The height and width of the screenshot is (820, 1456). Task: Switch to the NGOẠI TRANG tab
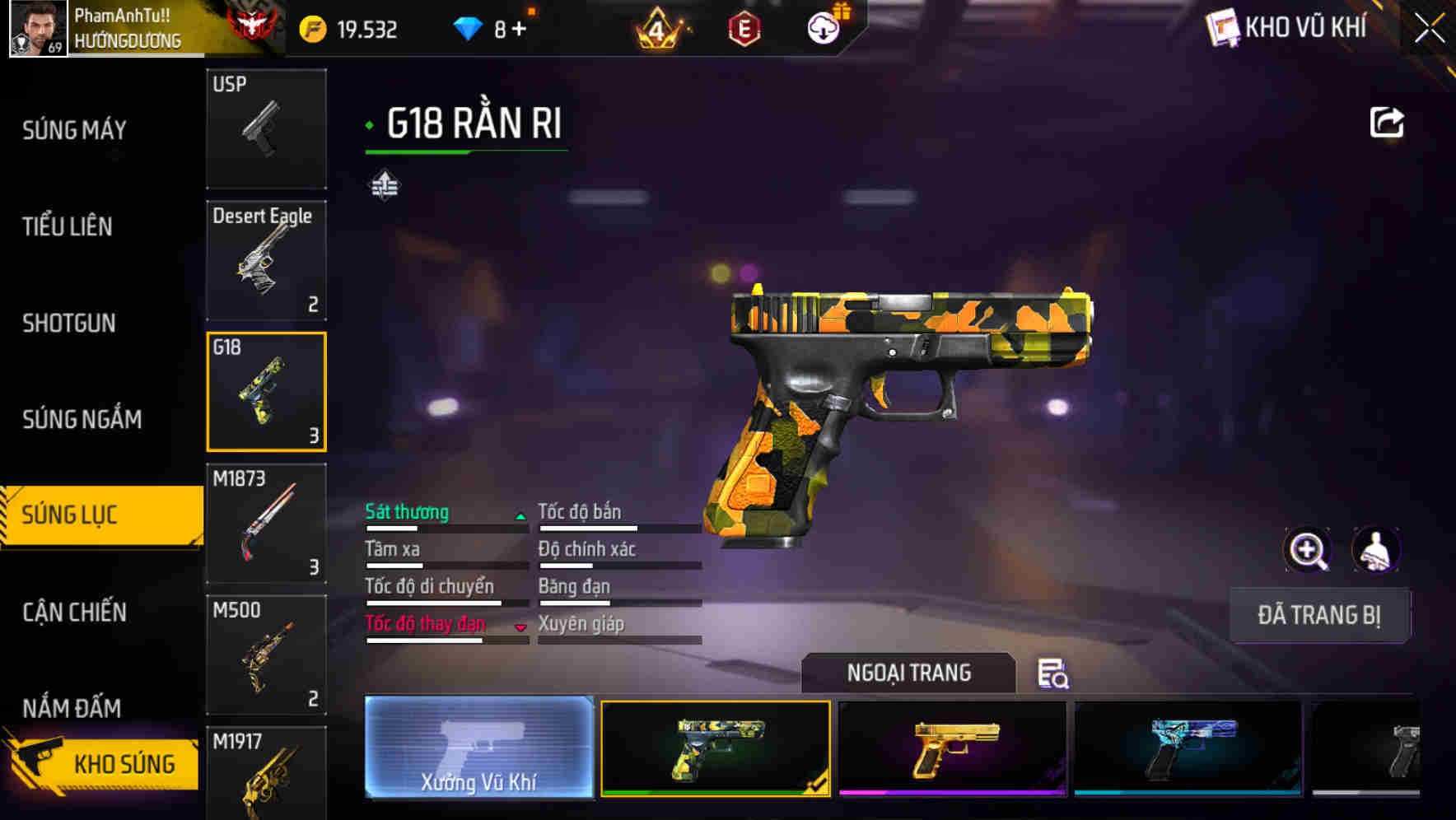(908, 673)
